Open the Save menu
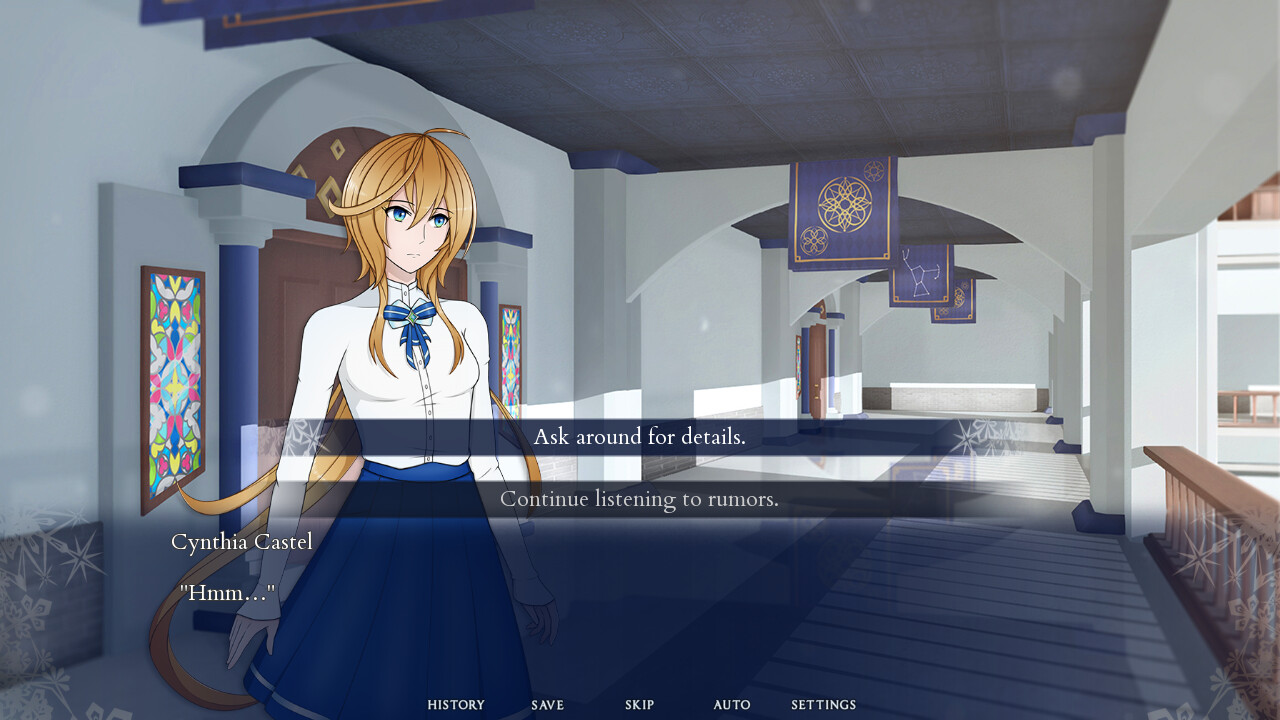 pos(547,705)
